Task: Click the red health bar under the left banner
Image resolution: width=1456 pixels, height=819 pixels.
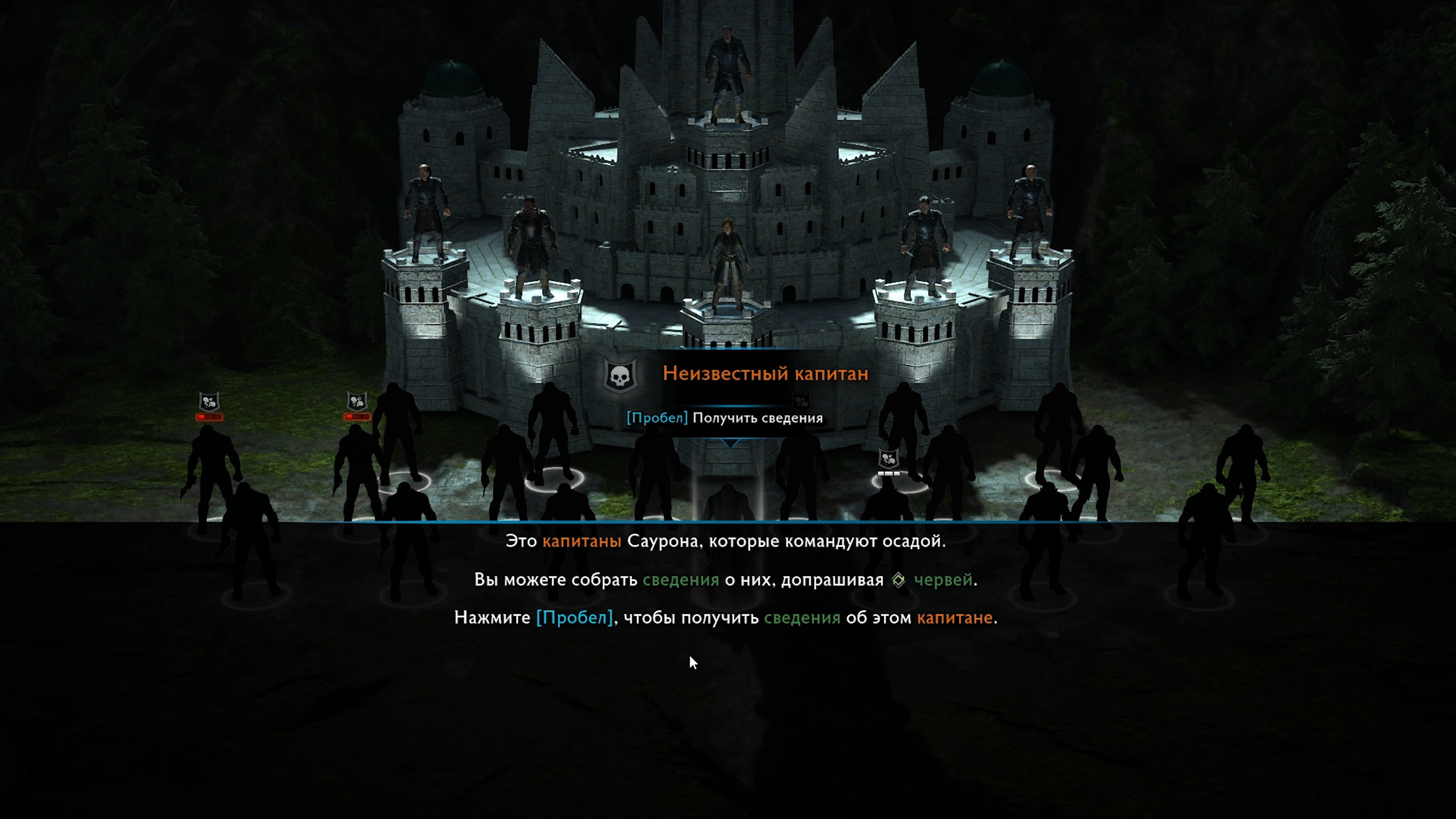Action: pyautogui.click(x=209, y=417)
